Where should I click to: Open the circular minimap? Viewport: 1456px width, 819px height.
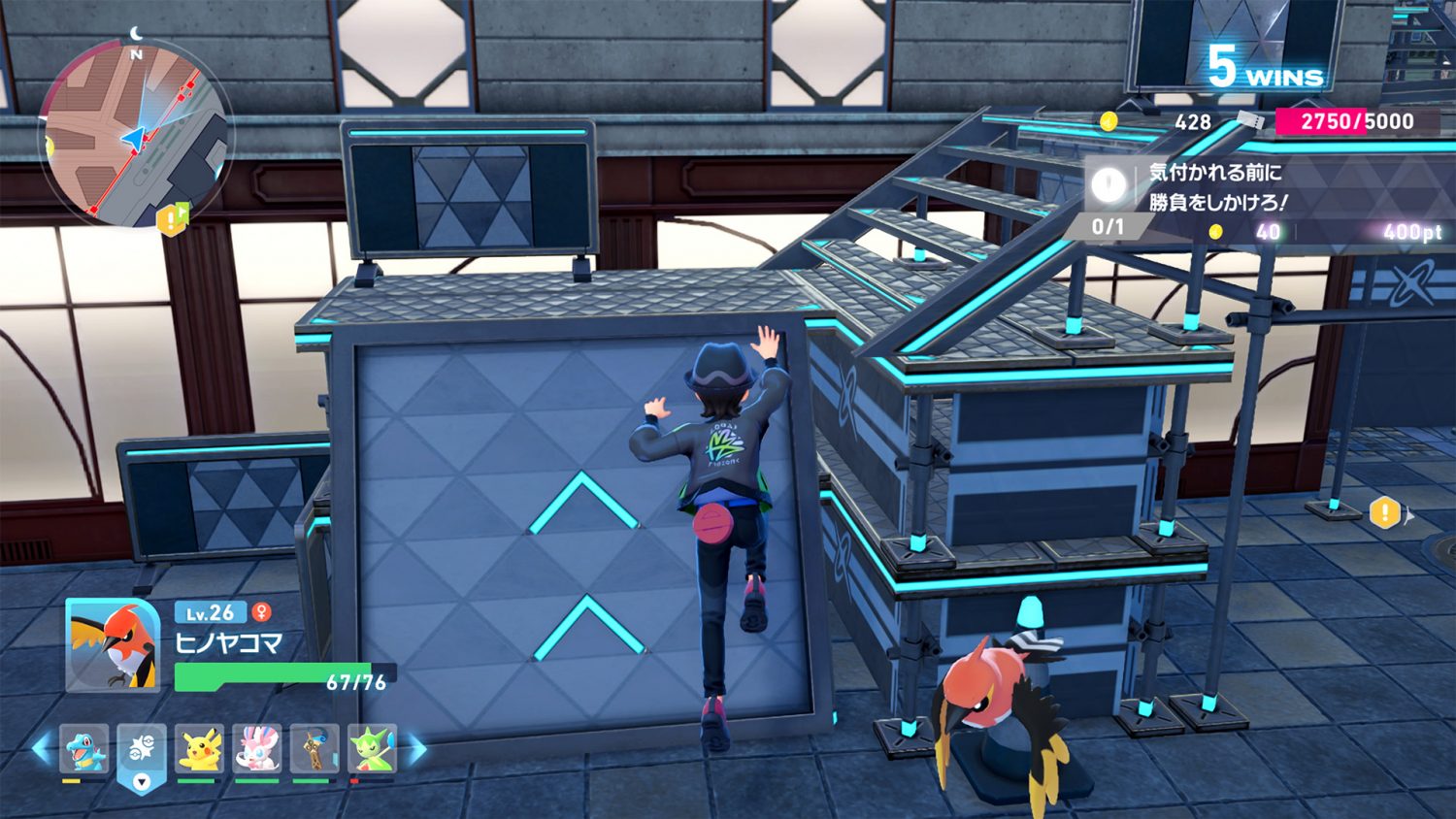tap(135, 135)
